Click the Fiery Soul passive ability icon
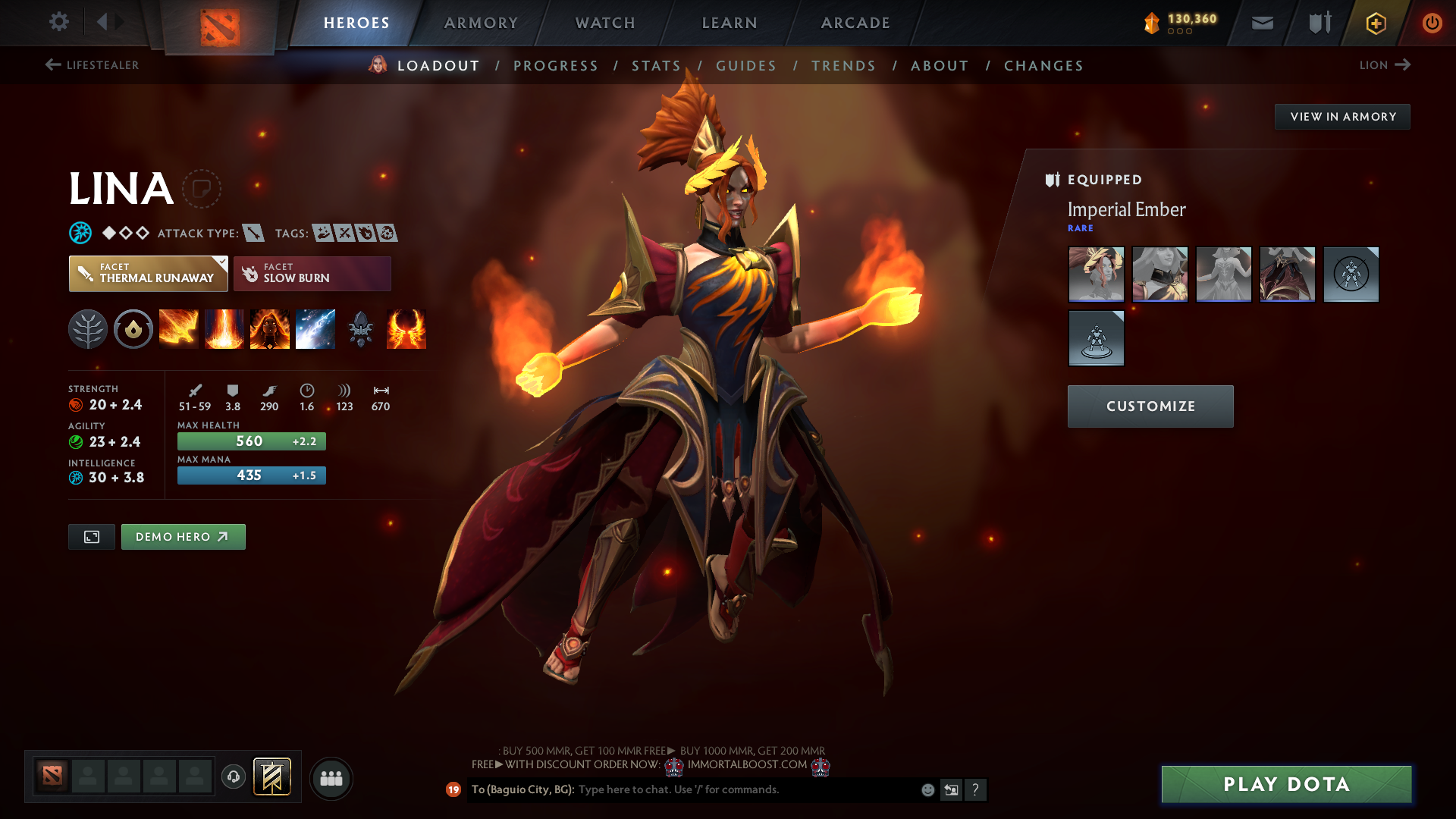This screenshot has width=1456, height=819. coord(270,329)
